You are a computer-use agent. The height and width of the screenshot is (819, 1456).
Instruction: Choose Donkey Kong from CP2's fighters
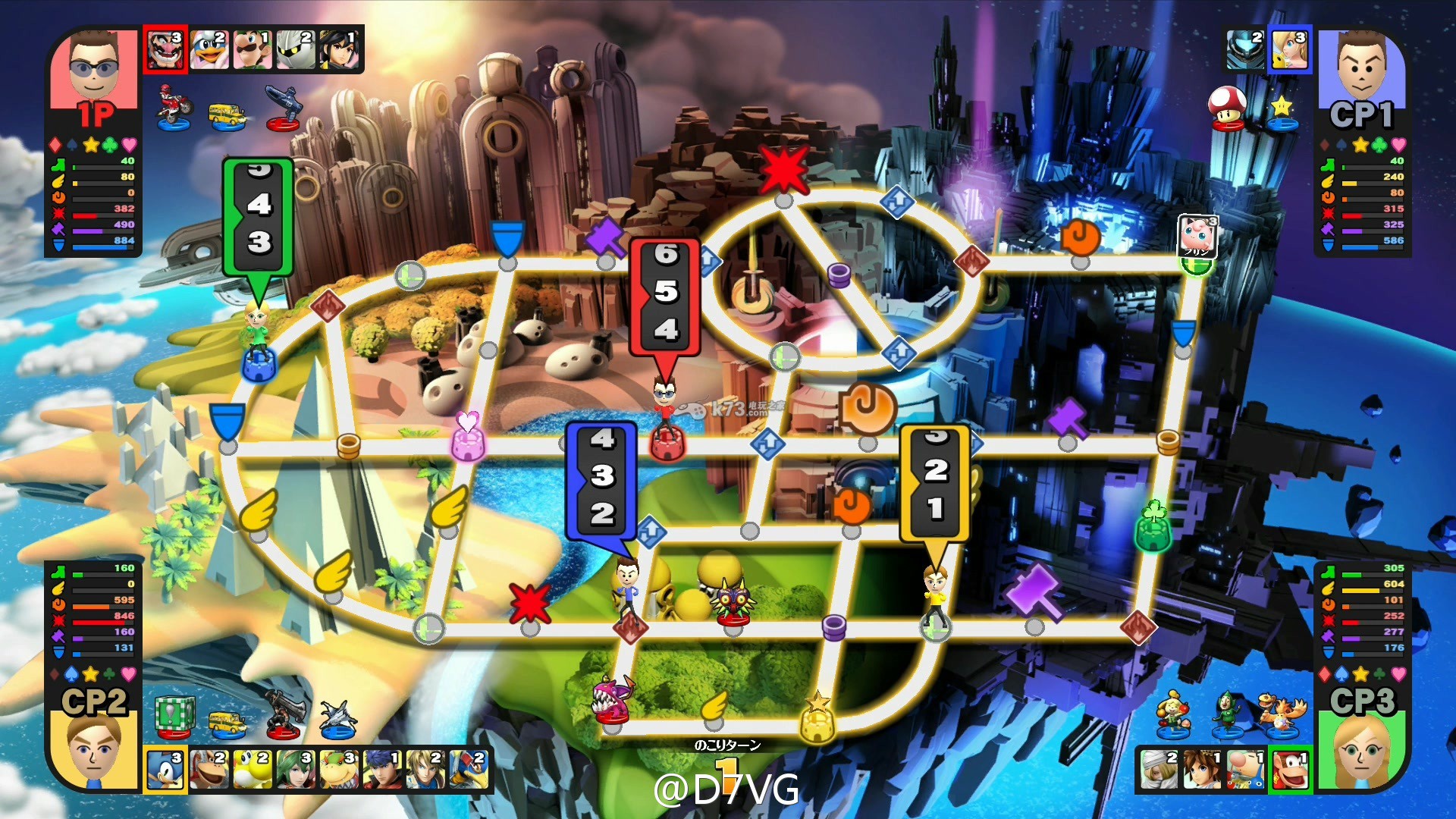(209, 769)
